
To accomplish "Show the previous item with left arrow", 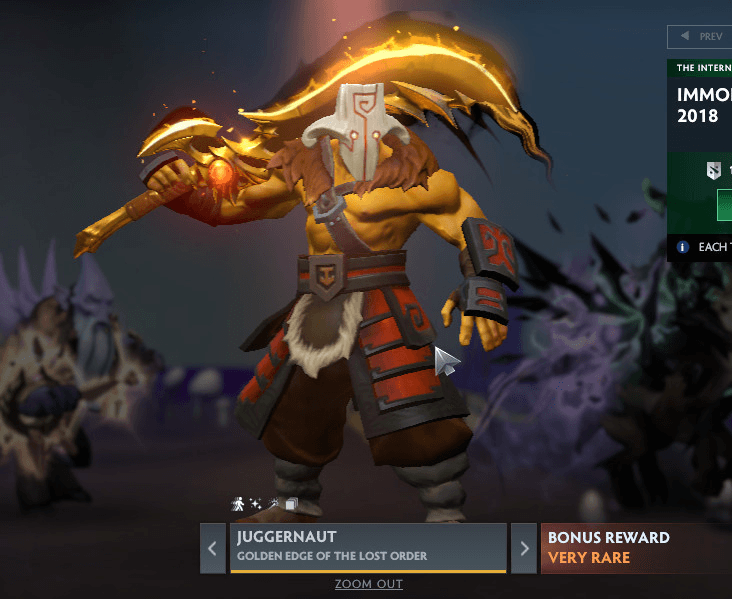I will click(212, 548).
